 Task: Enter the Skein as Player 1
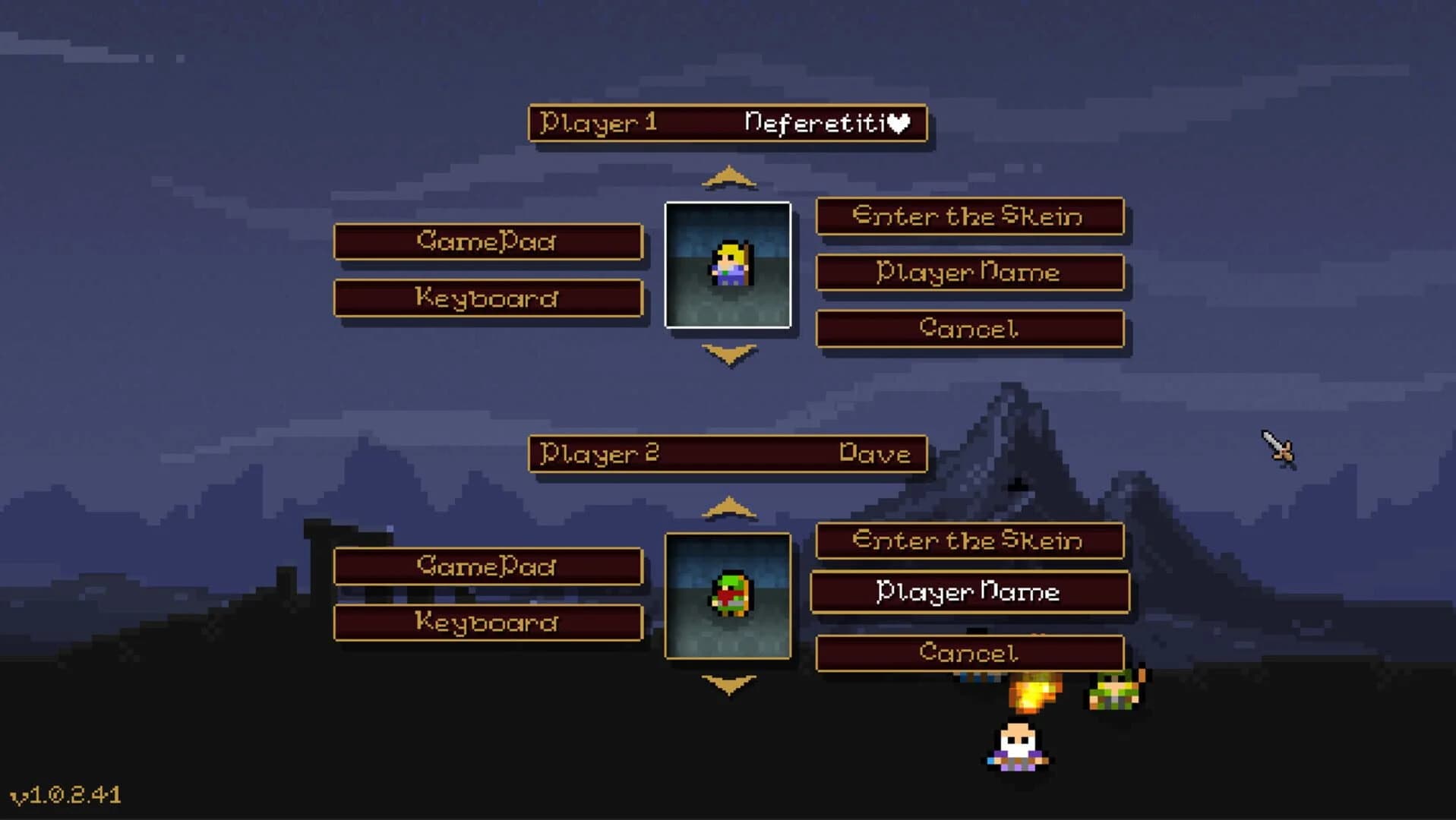point(969,217)
